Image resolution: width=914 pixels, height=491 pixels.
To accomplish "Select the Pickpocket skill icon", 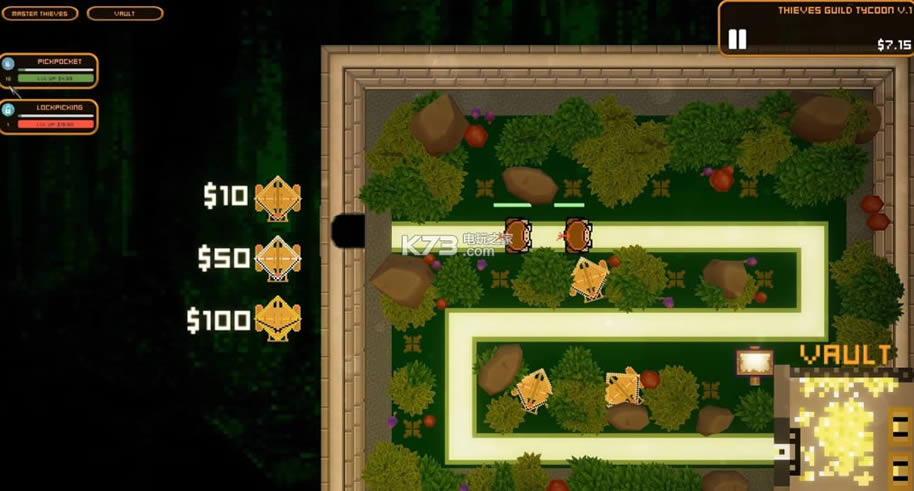I will click(x=8, y=63).
